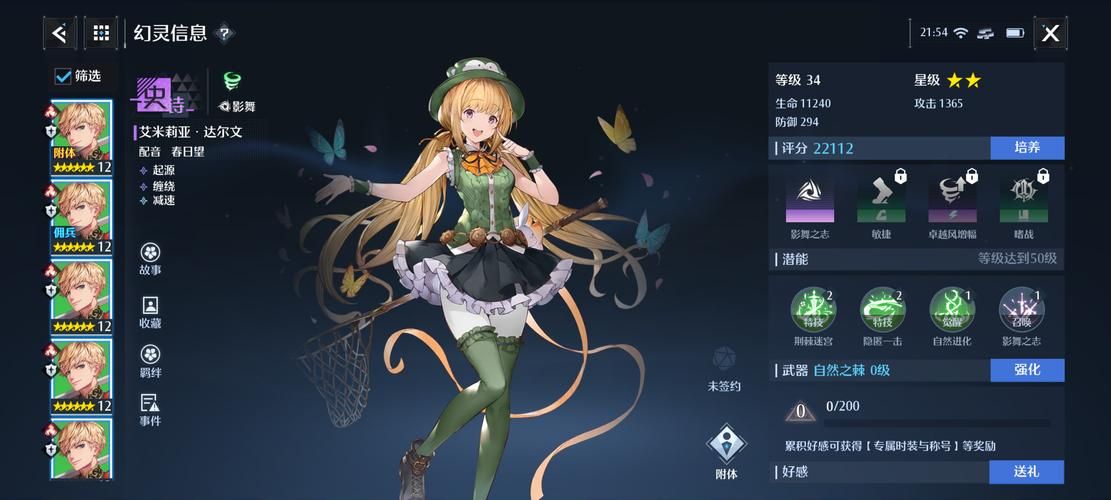Click the 未签约 contract icon
Viewport: 1111px width, 500px height.
(724, 364)
